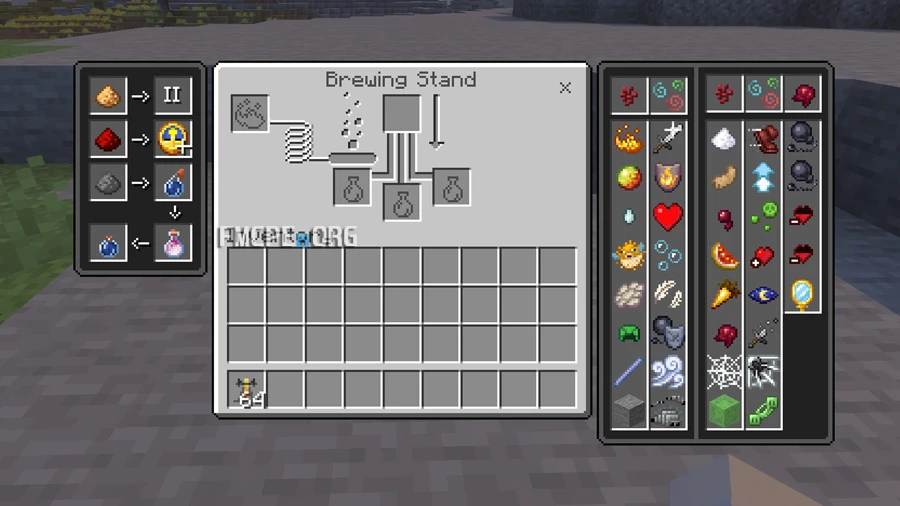This screenshot has width=900, height=506.
Task: Choose the green slime block icon
Action: click(x=723, y=409)
